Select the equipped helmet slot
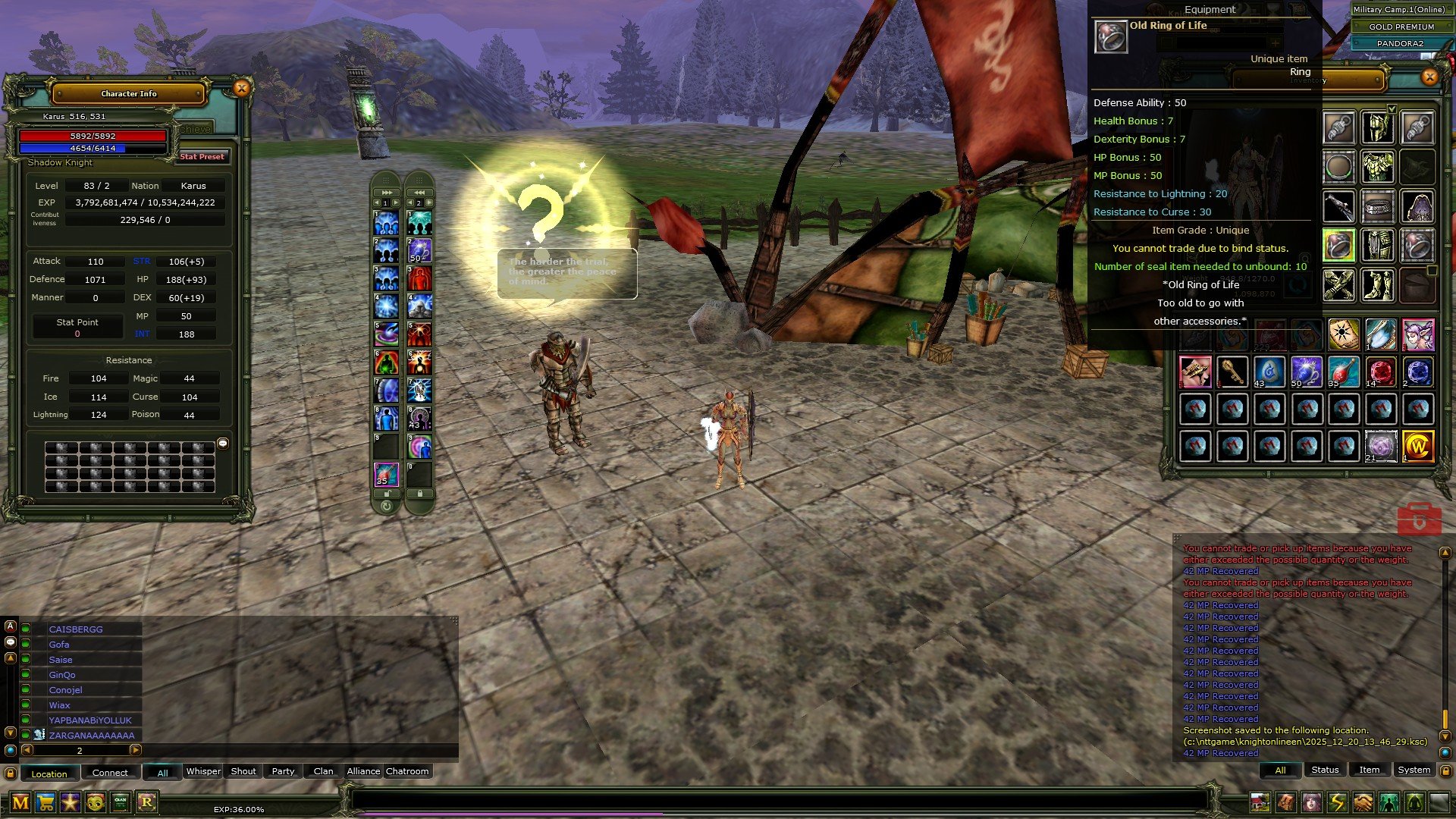Screen dimensions: 1456x819 (1378, 127)
